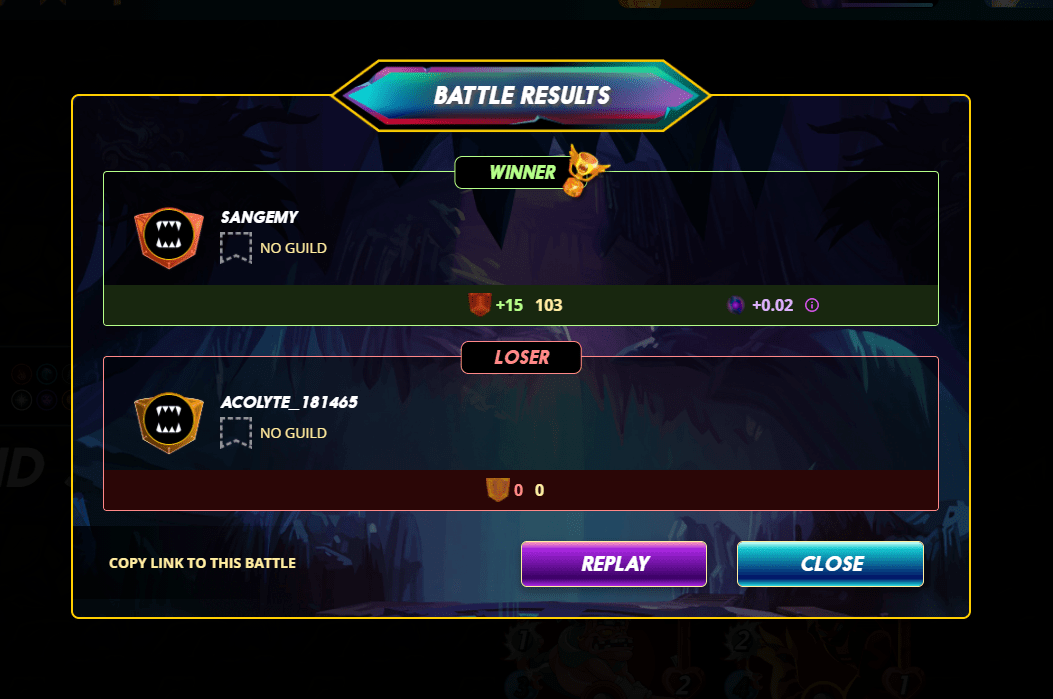Open winner SANGEMY's profile name
This screenshot has width=1053, height=699.
pyautogui.click(x=259, y=217)
